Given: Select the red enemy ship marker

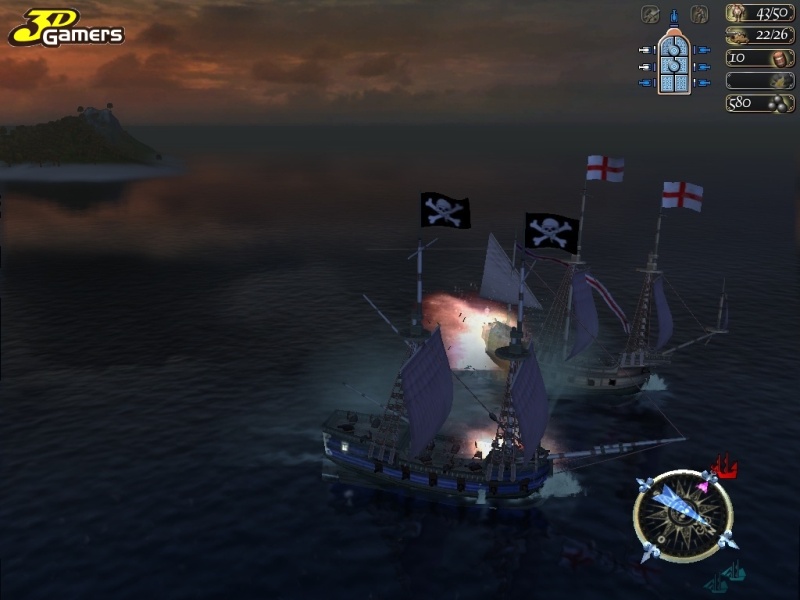Looking at the screenshot, I should [x=727, y=466].
